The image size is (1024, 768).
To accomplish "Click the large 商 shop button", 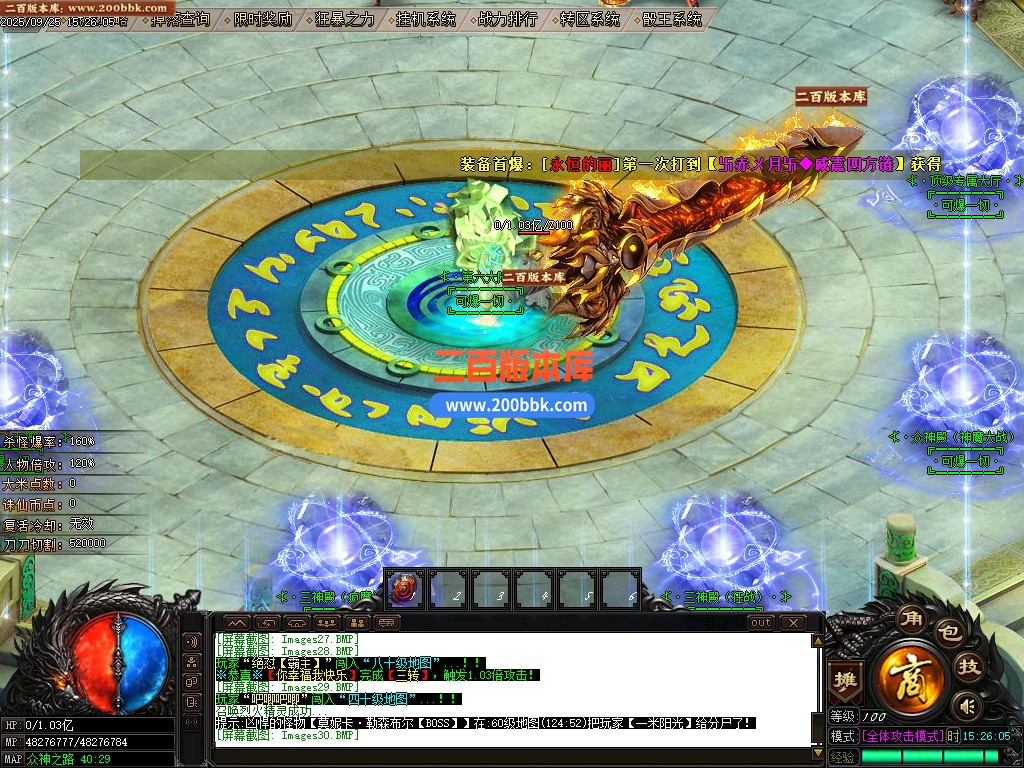I will [x=909, y=678].
